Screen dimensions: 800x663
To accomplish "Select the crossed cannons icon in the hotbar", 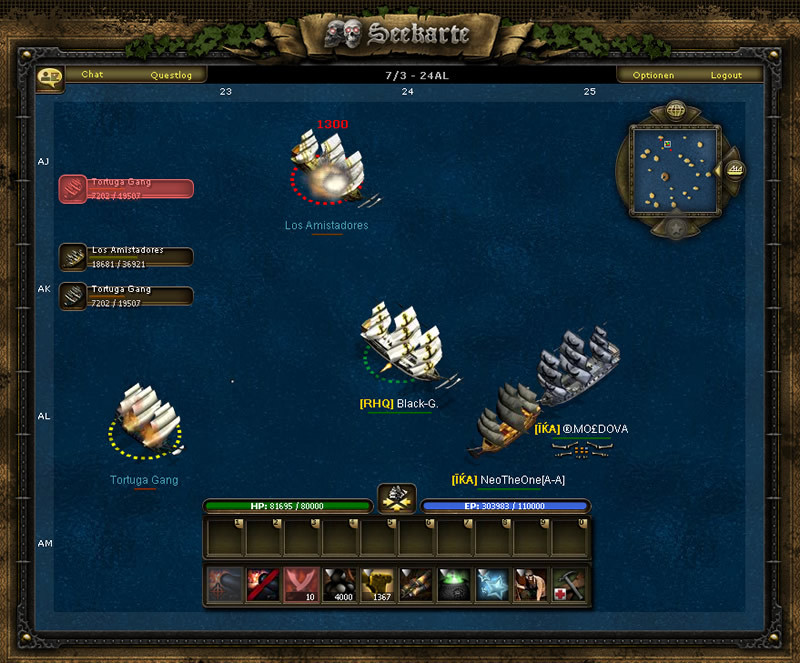I will click(x=416, y=585).
